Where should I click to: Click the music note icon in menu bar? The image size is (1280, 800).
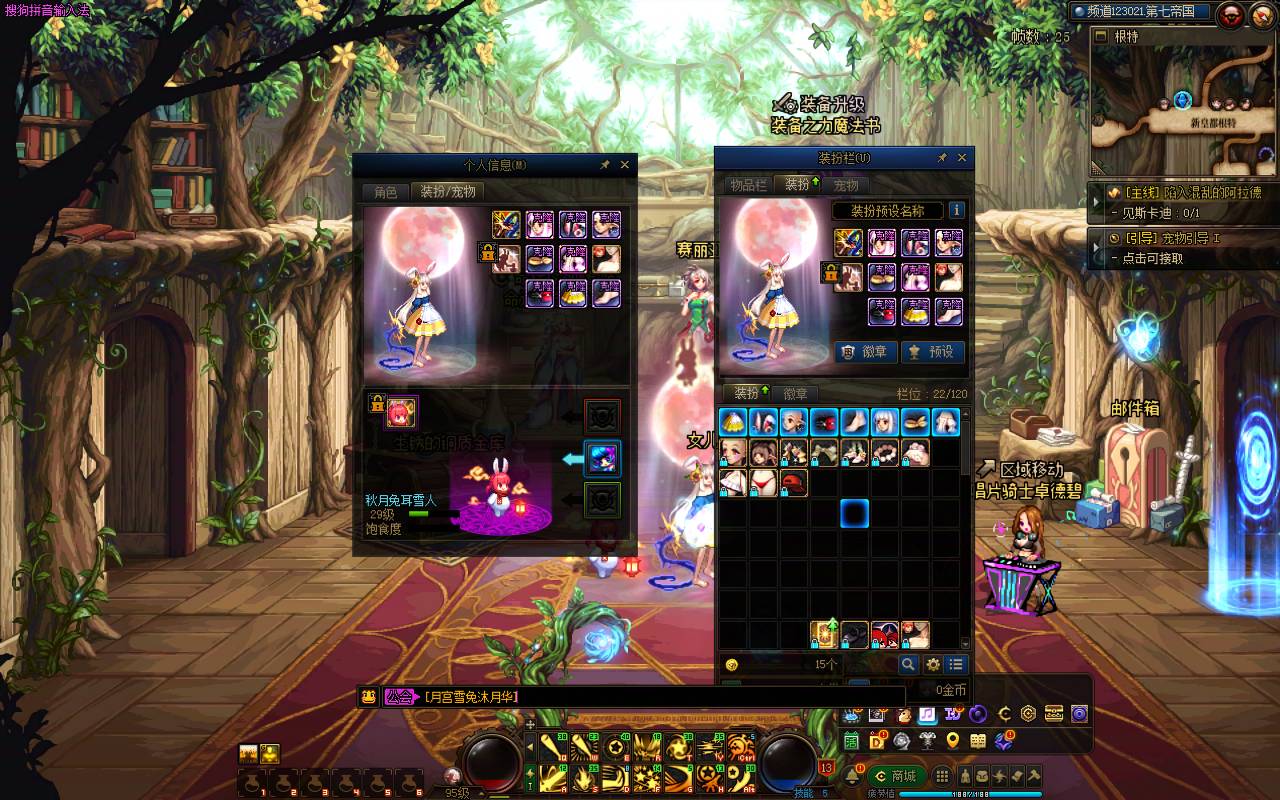click(927, 714)
